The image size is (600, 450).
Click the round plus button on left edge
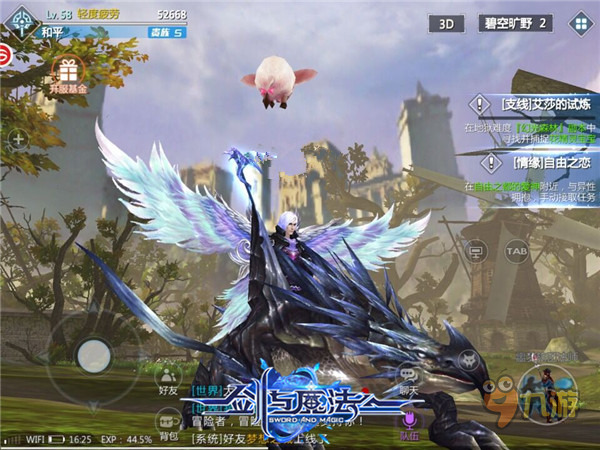click(x=17, y=140)
